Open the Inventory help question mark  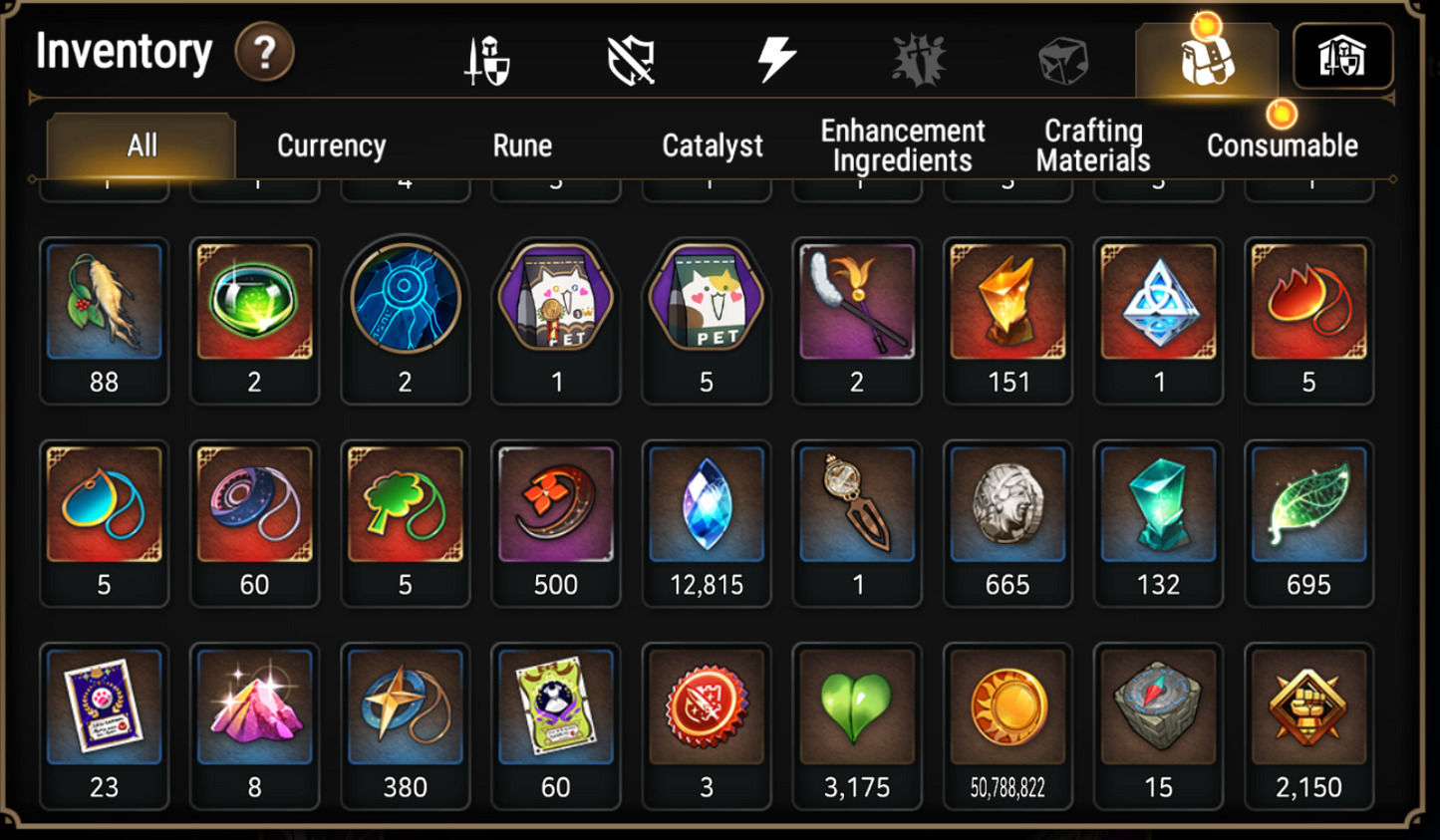pyautogui.click(x=261, y=52)
